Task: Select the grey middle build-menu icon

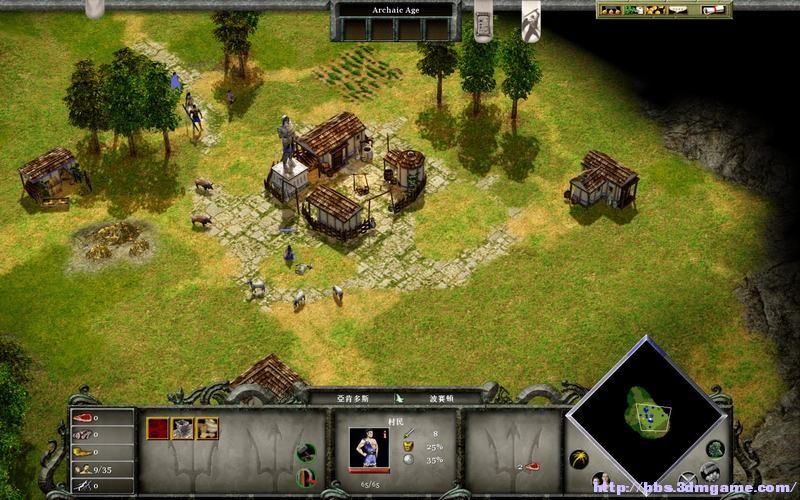Action: (x=182, y=428)
